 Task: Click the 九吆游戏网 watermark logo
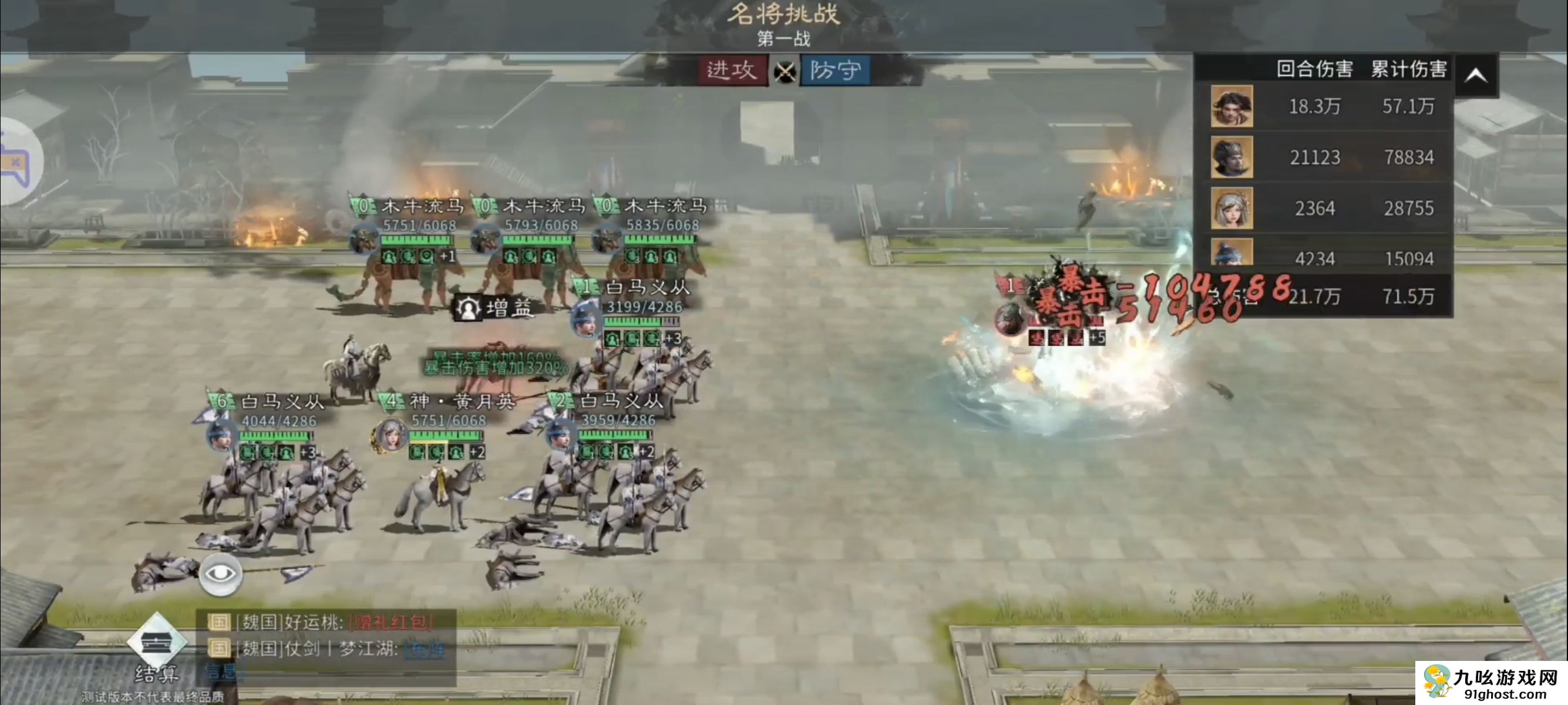[x=1491, y=683]
